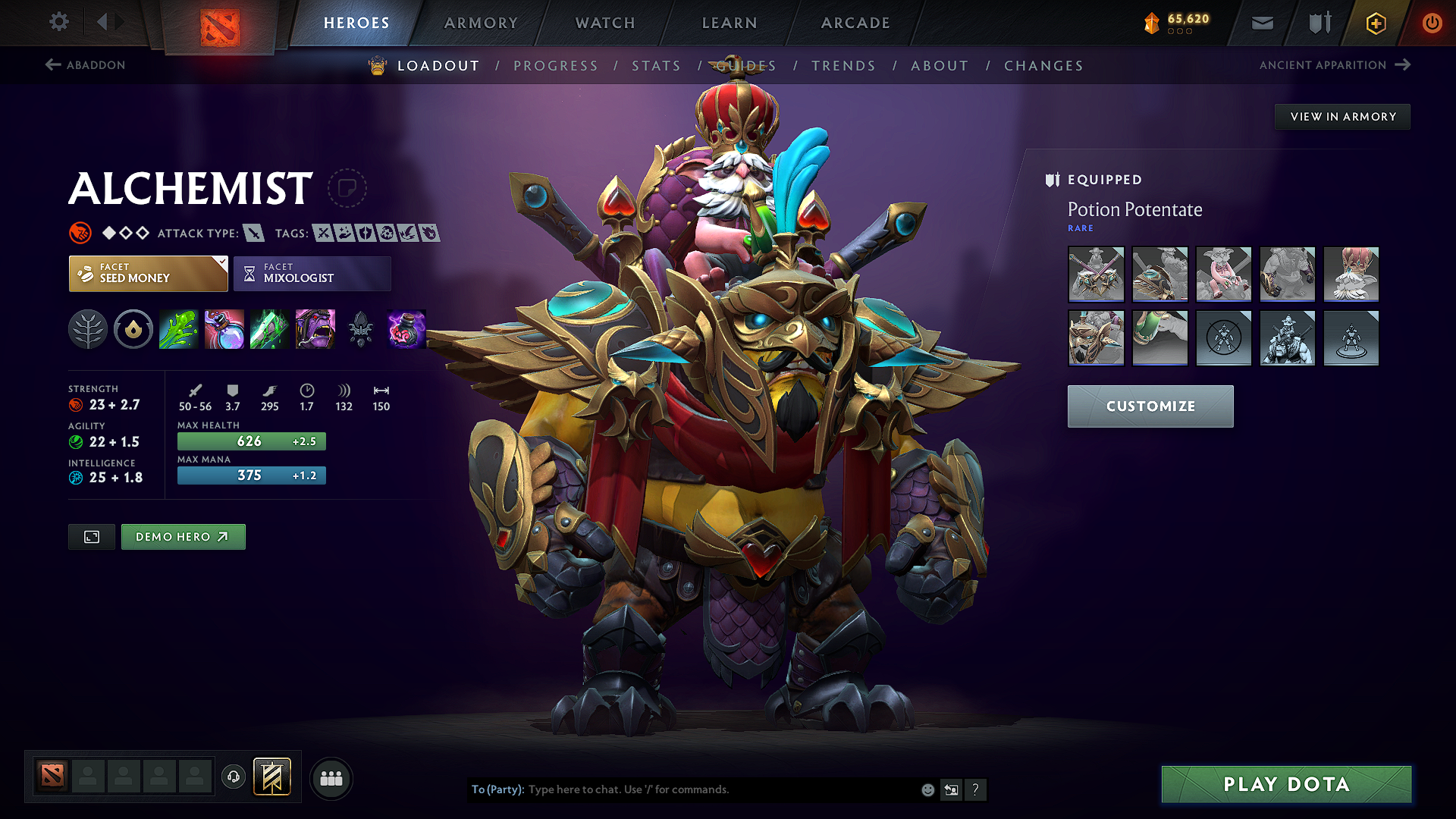Open the ARMORY menu
Viewport: 1456px width, 819px height.
[480, 23]
